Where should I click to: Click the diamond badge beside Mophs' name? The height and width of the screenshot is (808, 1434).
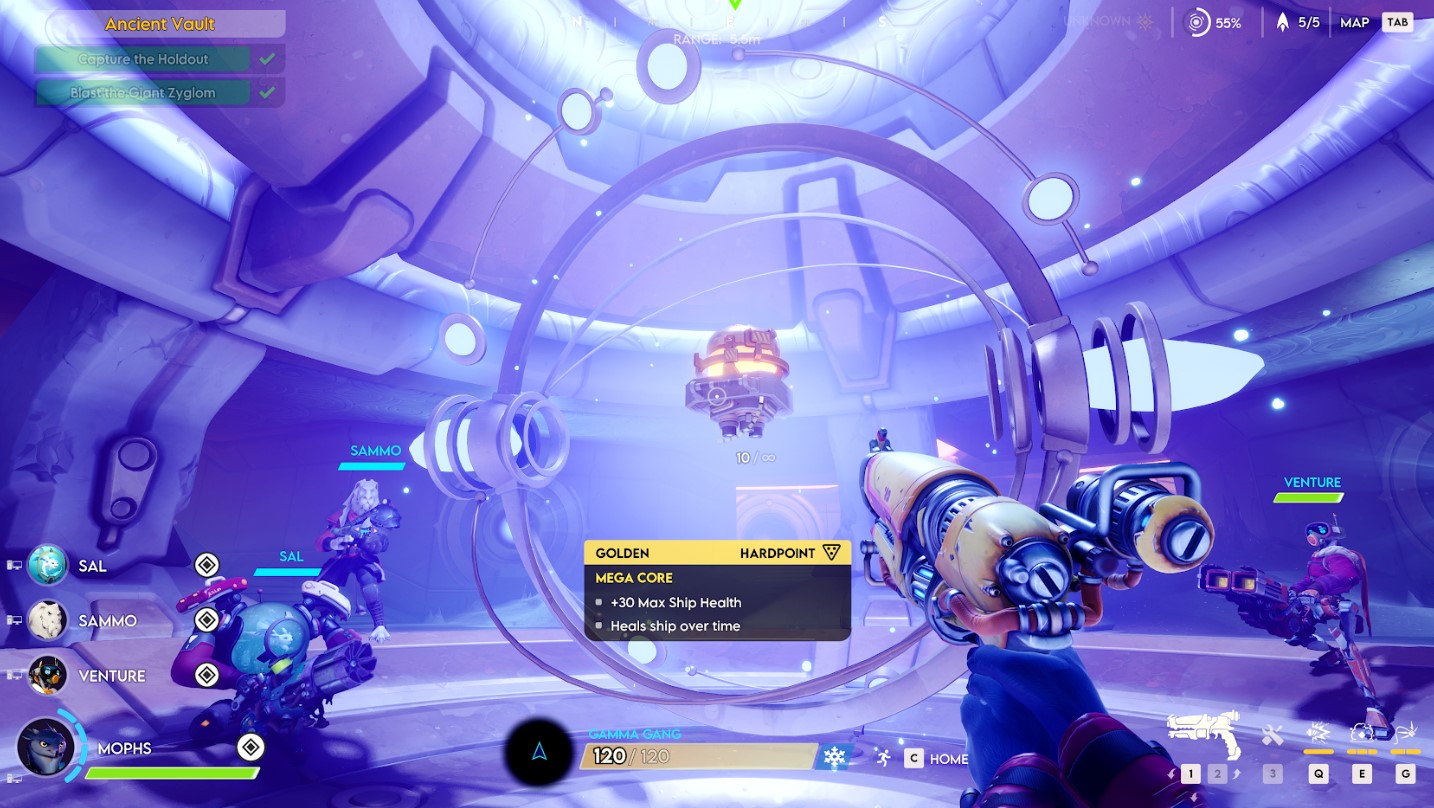(x=250, y=747)
